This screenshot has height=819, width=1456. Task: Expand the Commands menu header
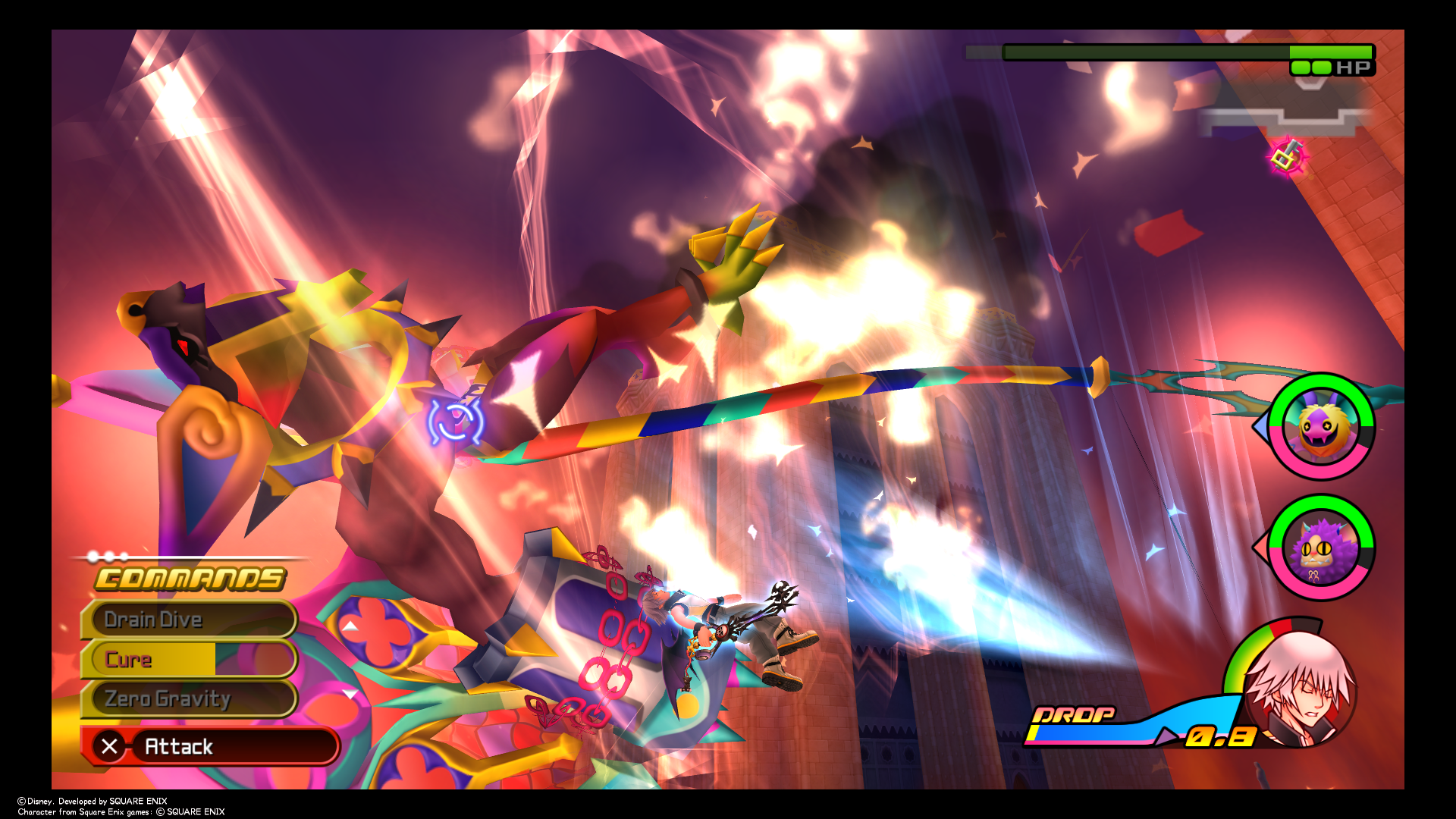click(190, 579)
